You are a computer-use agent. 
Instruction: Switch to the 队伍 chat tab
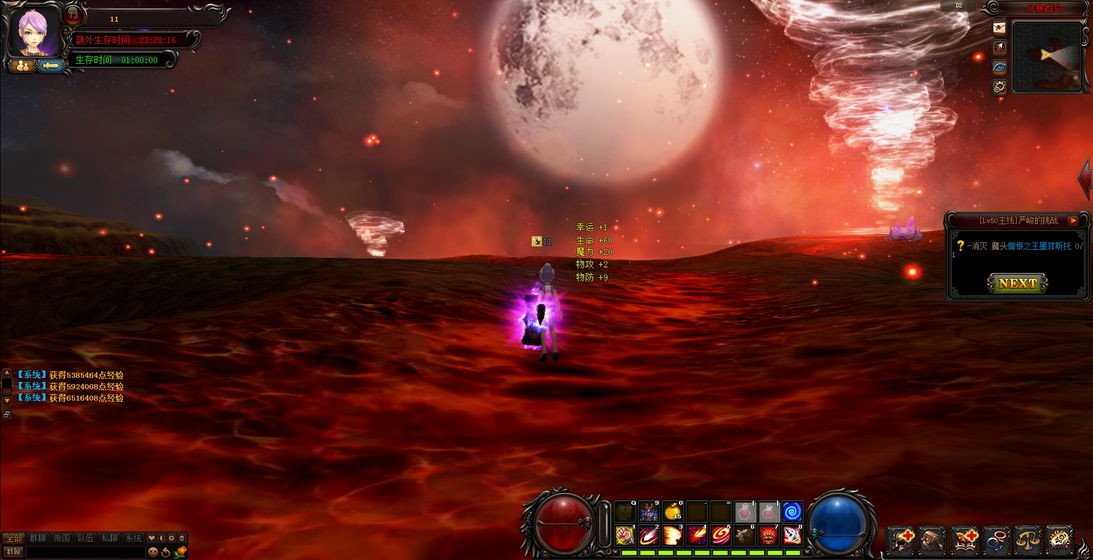86,538
